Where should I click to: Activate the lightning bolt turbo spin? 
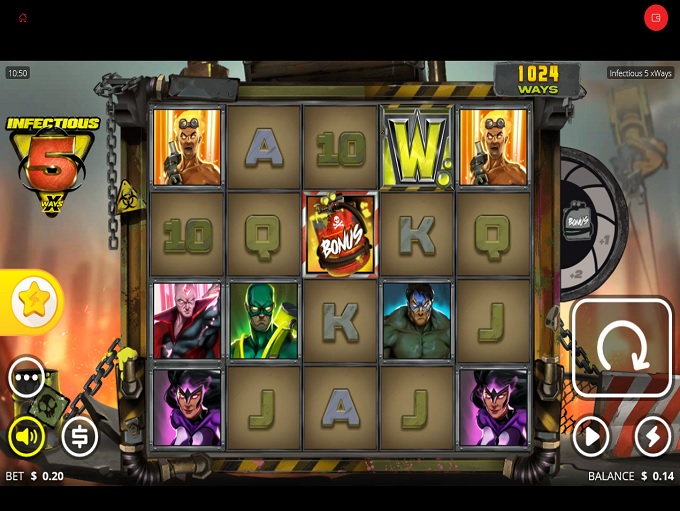point(652,436)
